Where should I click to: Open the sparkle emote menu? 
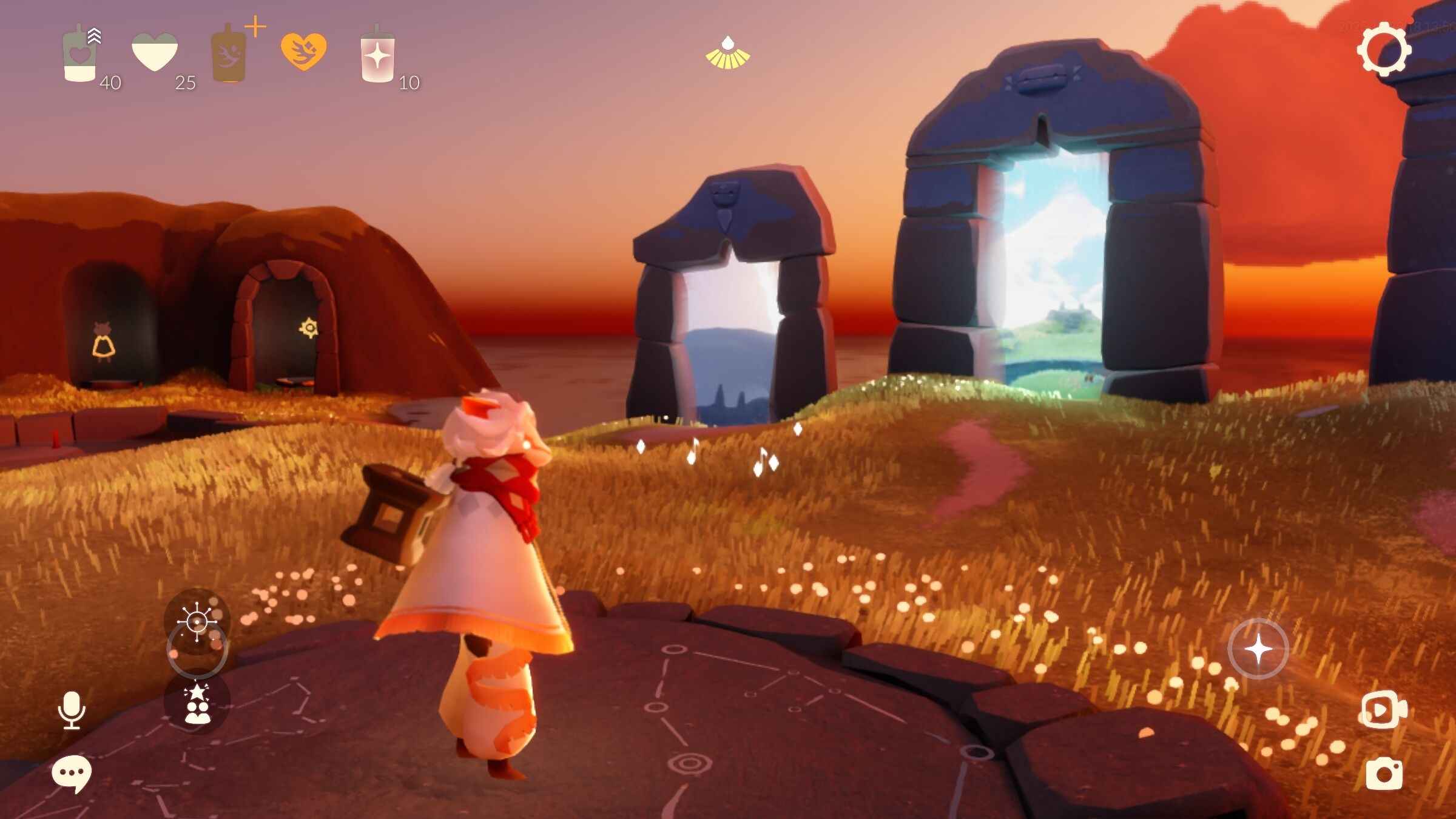point(197,621)
